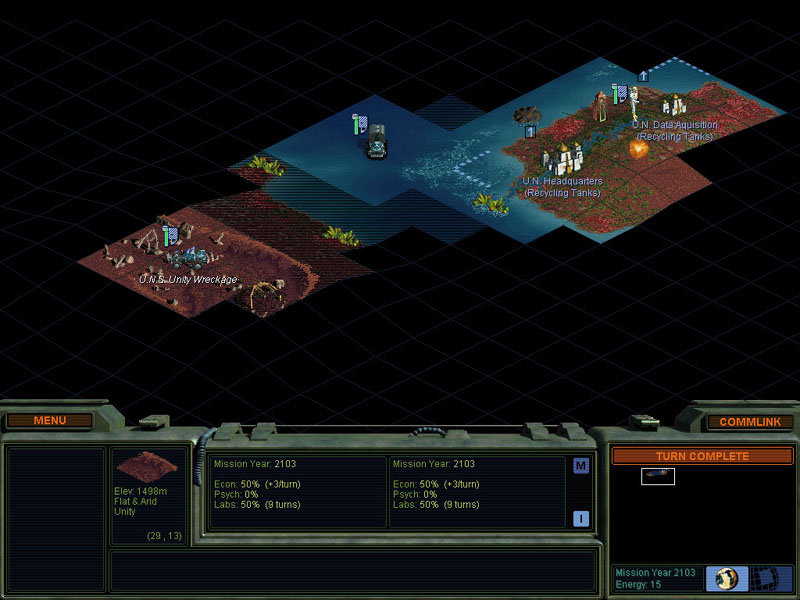Select the unit icon under Turn Complete
Screen dimensions: 800x600
click(x=657, y=477)
